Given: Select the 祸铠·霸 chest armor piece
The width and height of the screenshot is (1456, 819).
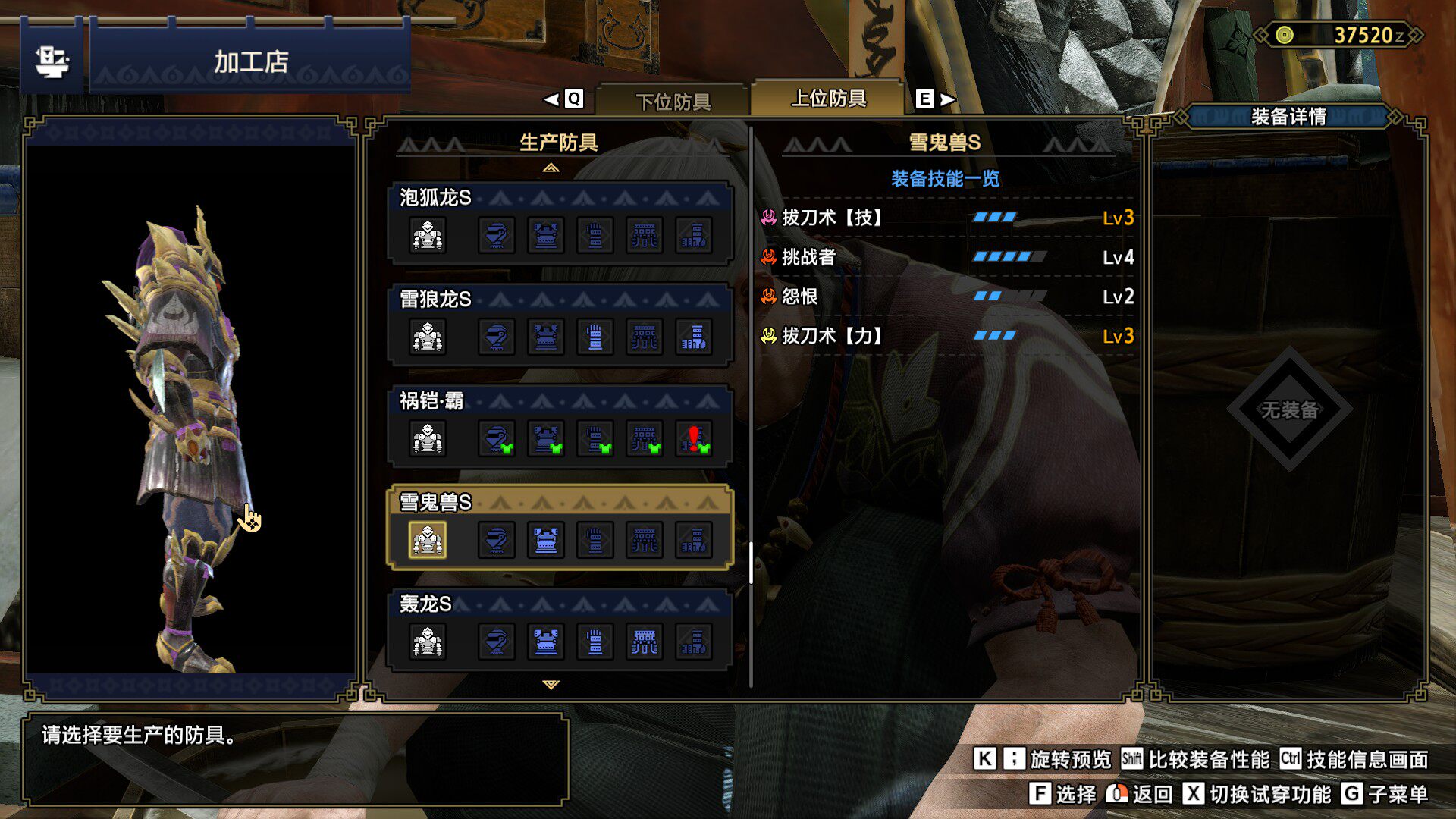Looking at the screenshot, I should coord(546,438).
